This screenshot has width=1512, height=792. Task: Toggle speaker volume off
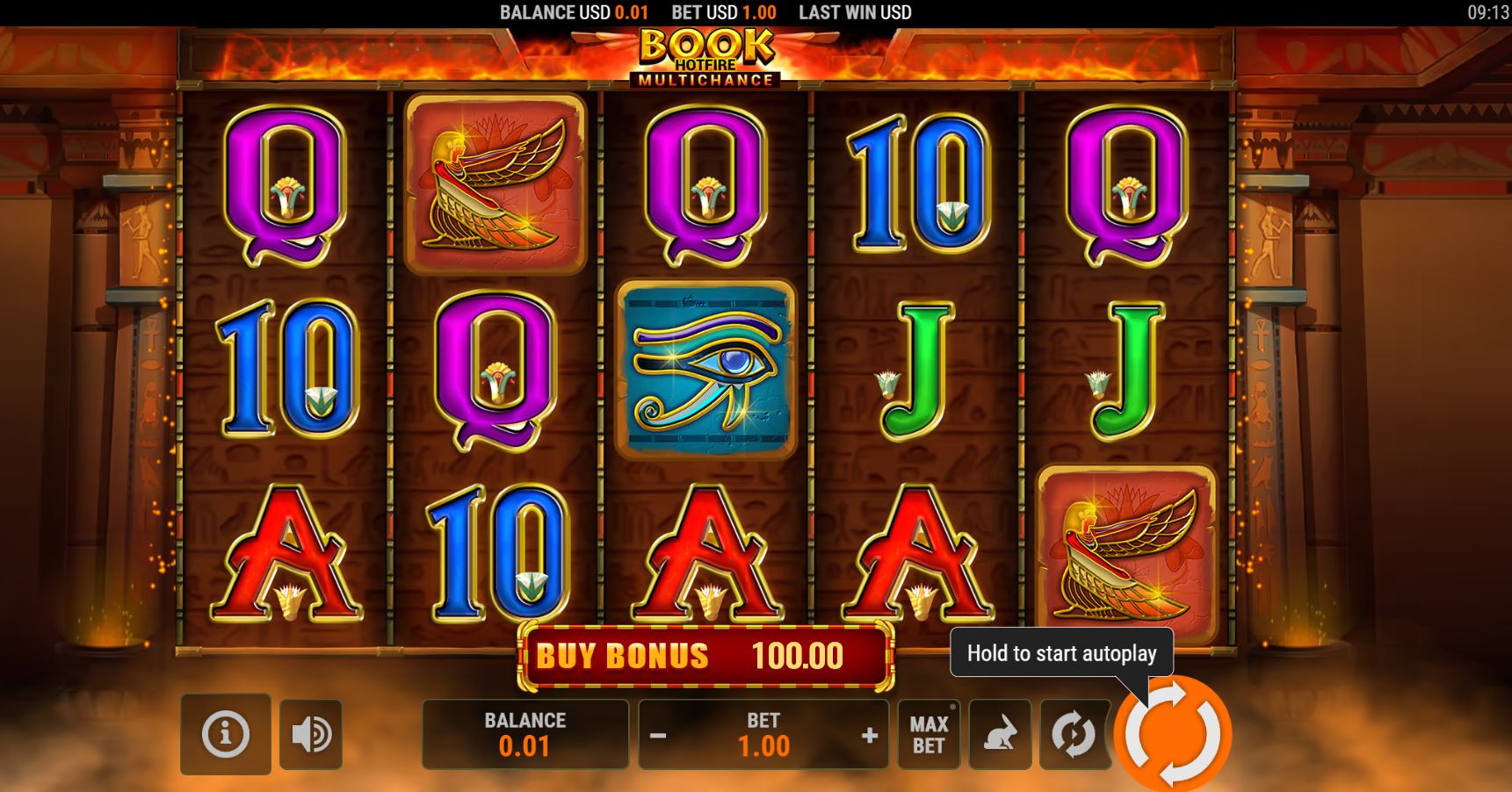[311, 734]
